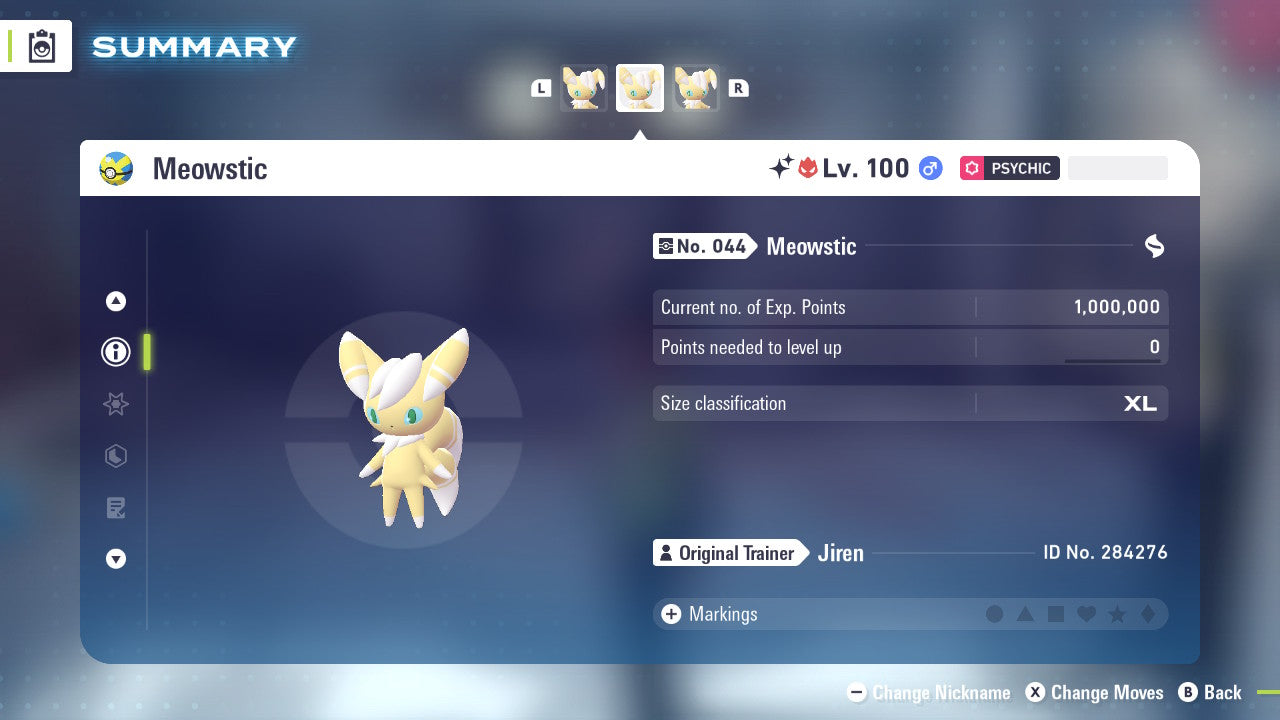Expand Markings with the plus icon
This screenshot has height=720, width=1280.
pyautogui.click(x=671, y=614)
